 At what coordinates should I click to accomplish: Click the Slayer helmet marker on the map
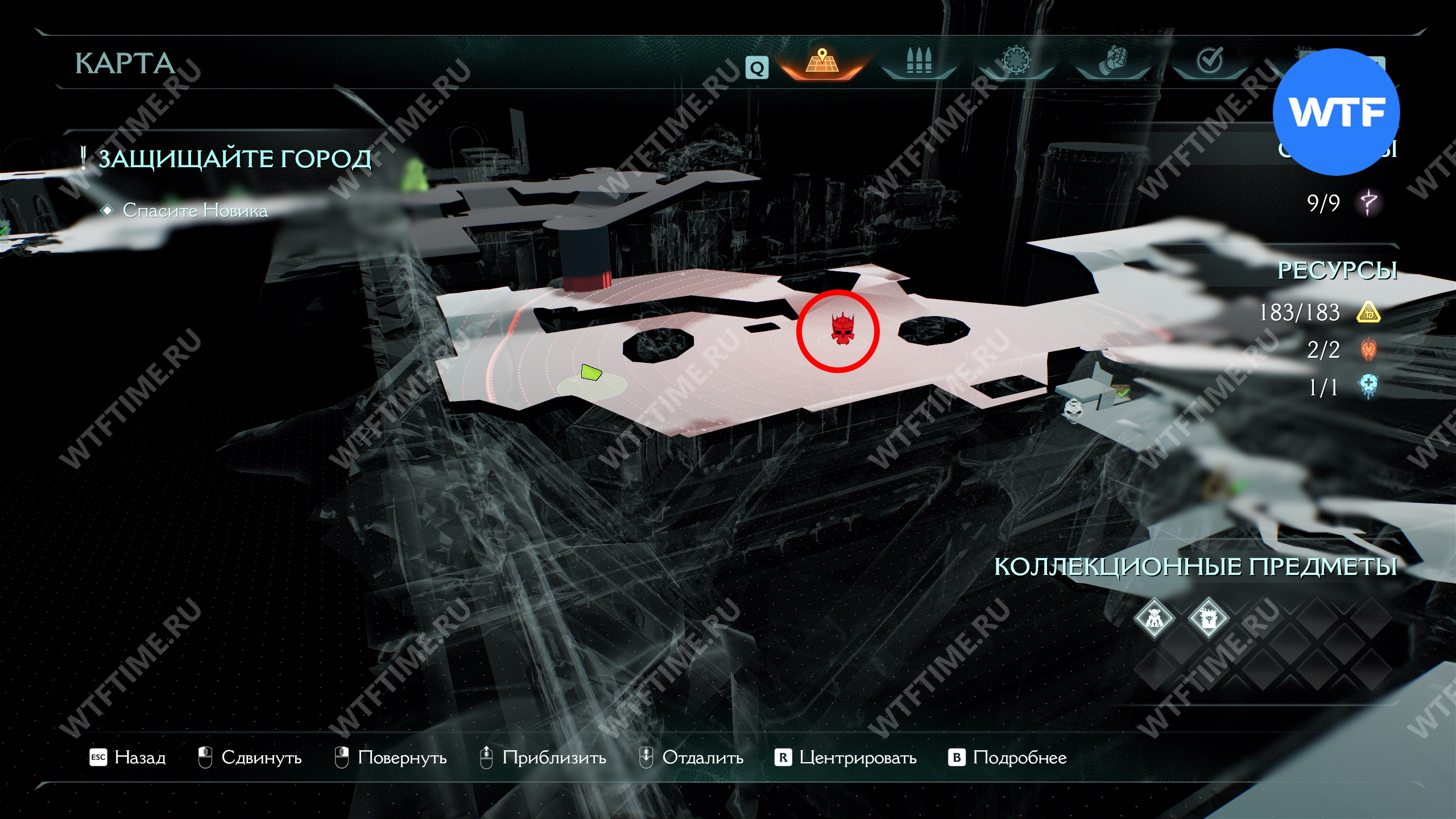coord(1073,409)
